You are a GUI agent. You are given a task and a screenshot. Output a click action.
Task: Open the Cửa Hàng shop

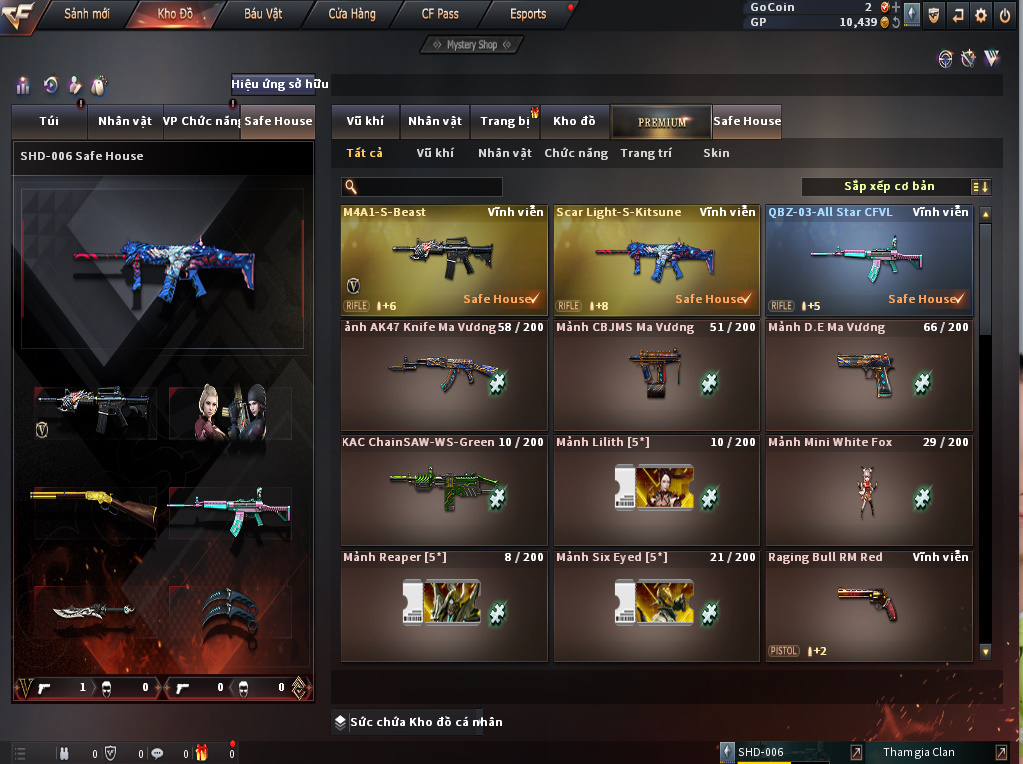pyautogui.click(x=352, y=14)
